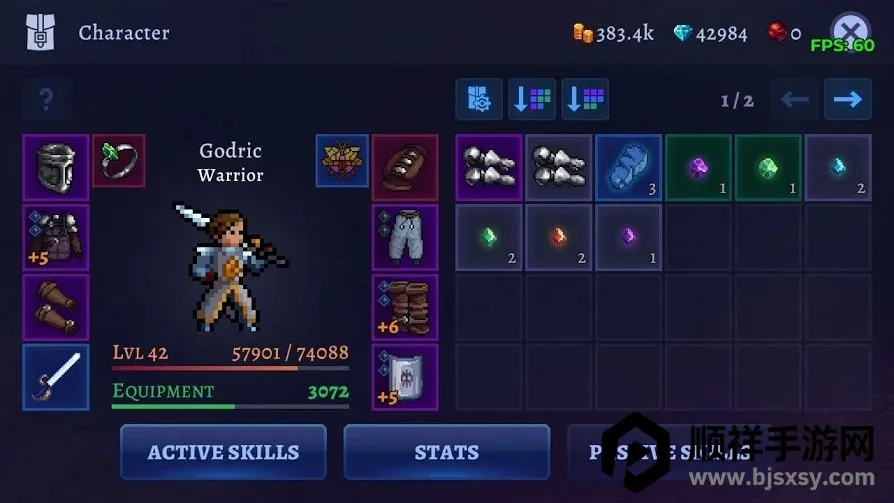Open the Stats screen
894x503 pixels.
pyautogui.click(x=446, y=452)
